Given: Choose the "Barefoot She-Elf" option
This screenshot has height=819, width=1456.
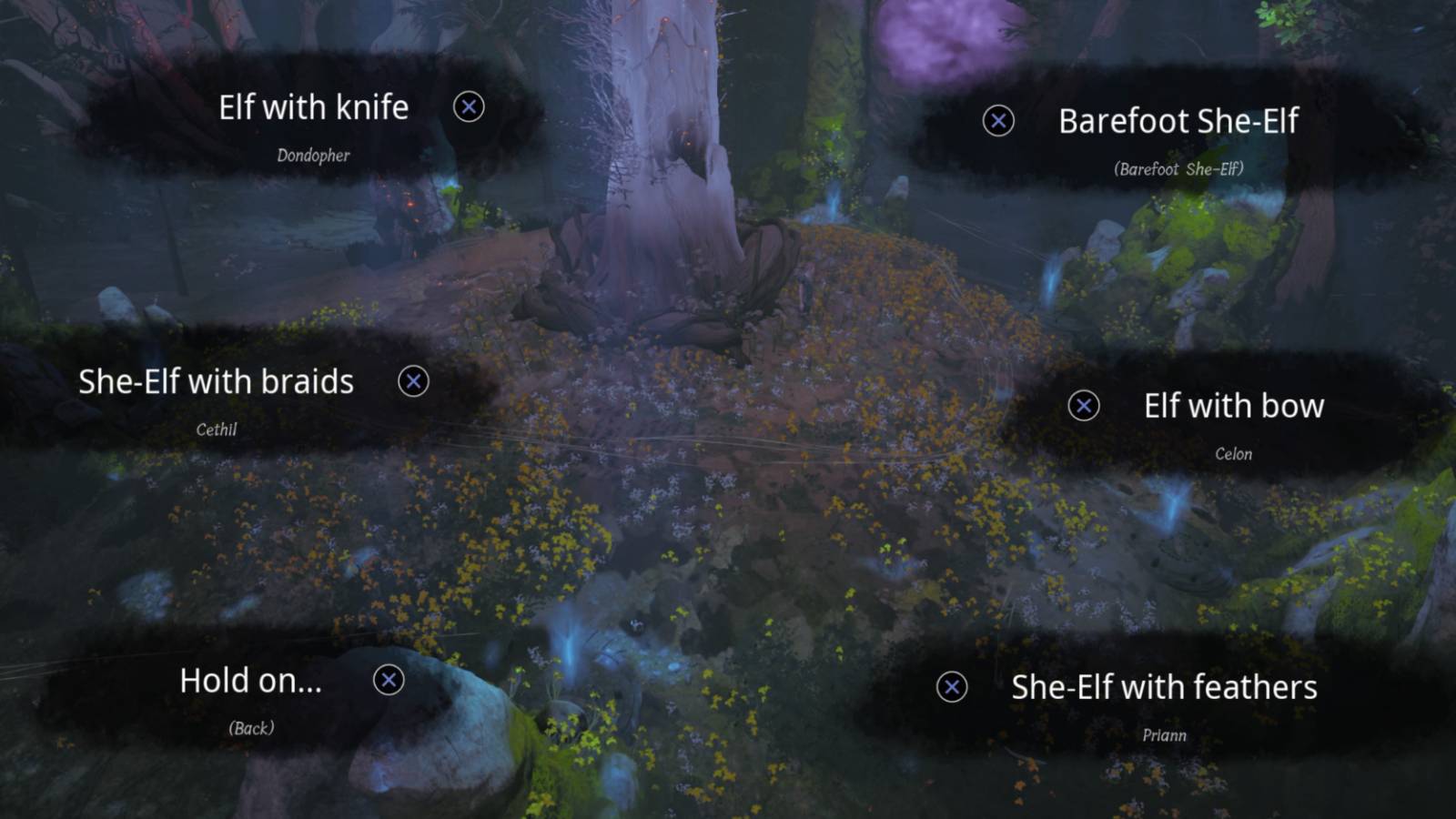Looking at the screenshot, I should click(1179, 121).
